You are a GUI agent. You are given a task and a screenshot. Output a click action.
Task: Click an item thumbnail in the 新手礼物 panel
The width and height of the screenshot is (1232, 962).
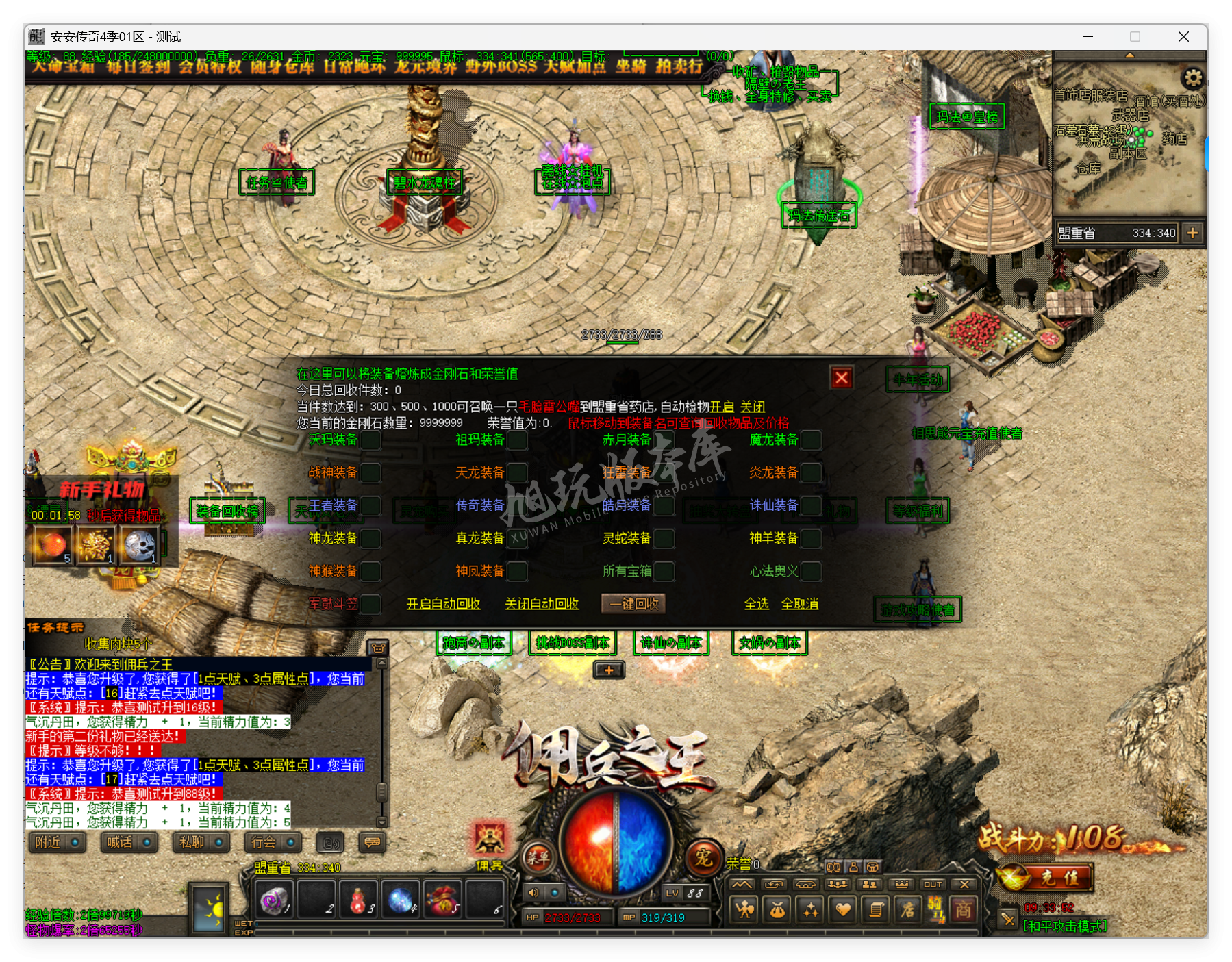point(53,544)
